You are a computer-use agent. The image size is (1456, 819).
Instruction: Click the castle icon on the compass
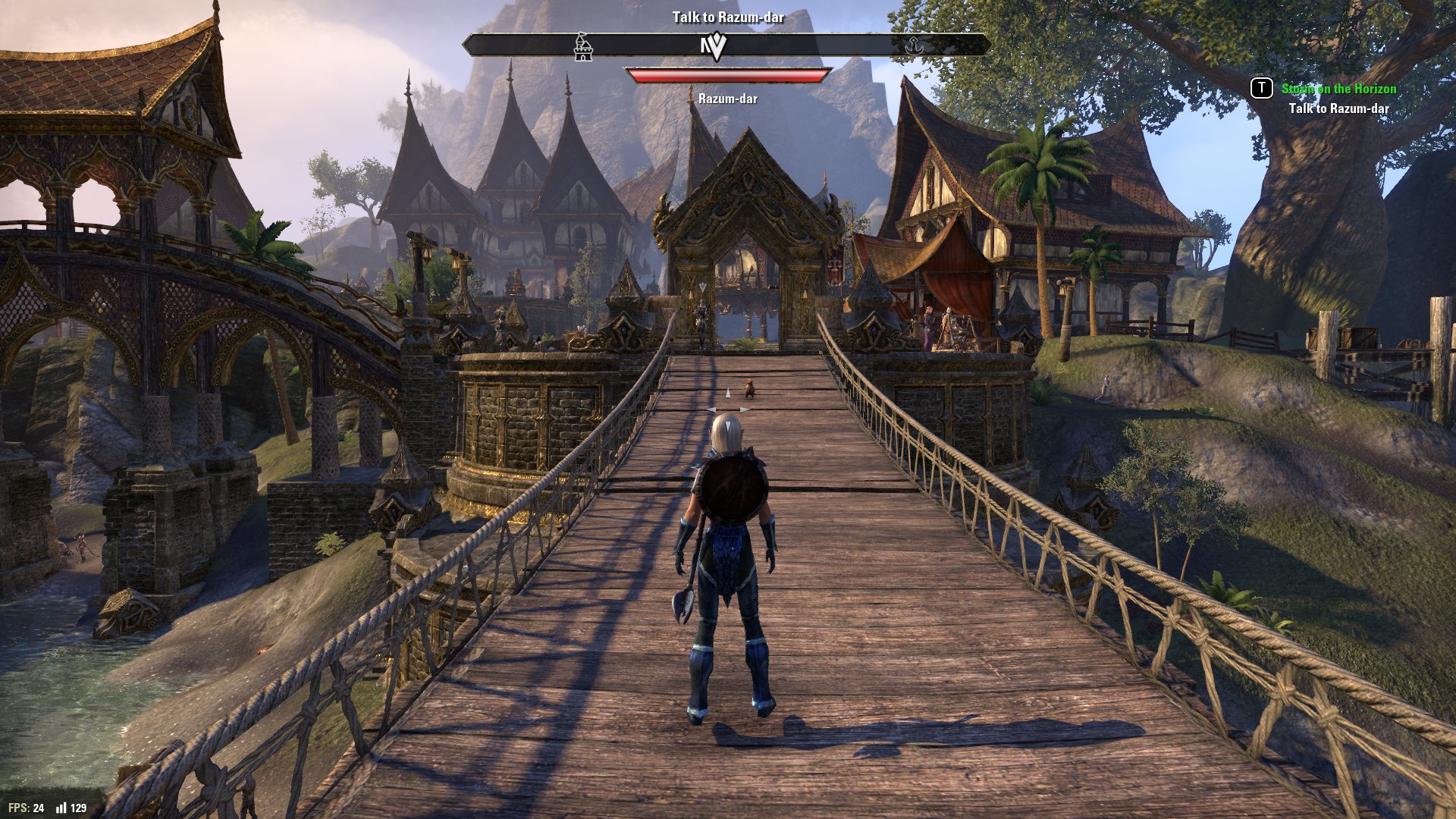pyautogui.click(x=582, y=47)
